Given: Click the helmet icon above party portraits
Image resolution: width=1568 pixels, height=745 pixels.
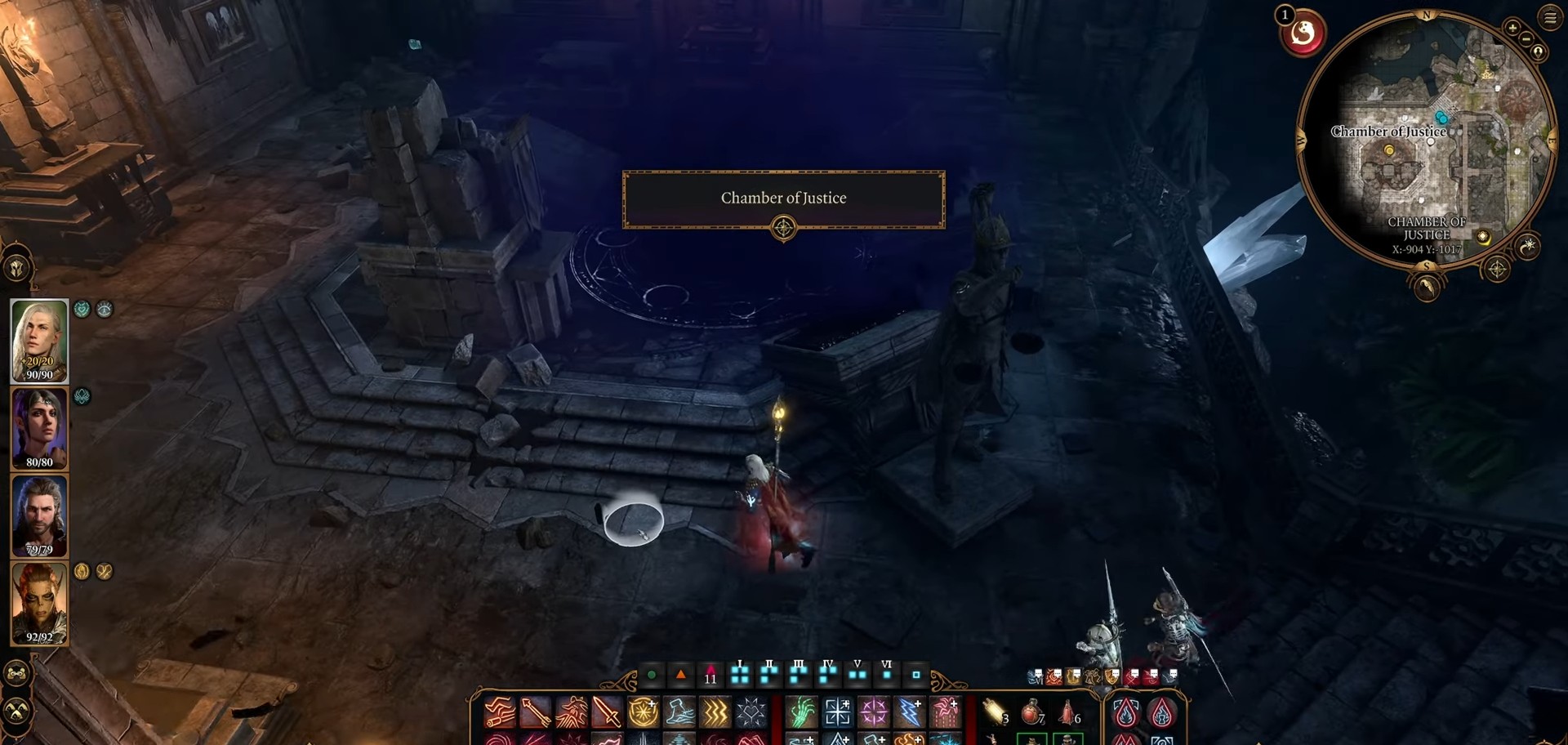Looking at the screenshot, I should (x=17, y=268).
